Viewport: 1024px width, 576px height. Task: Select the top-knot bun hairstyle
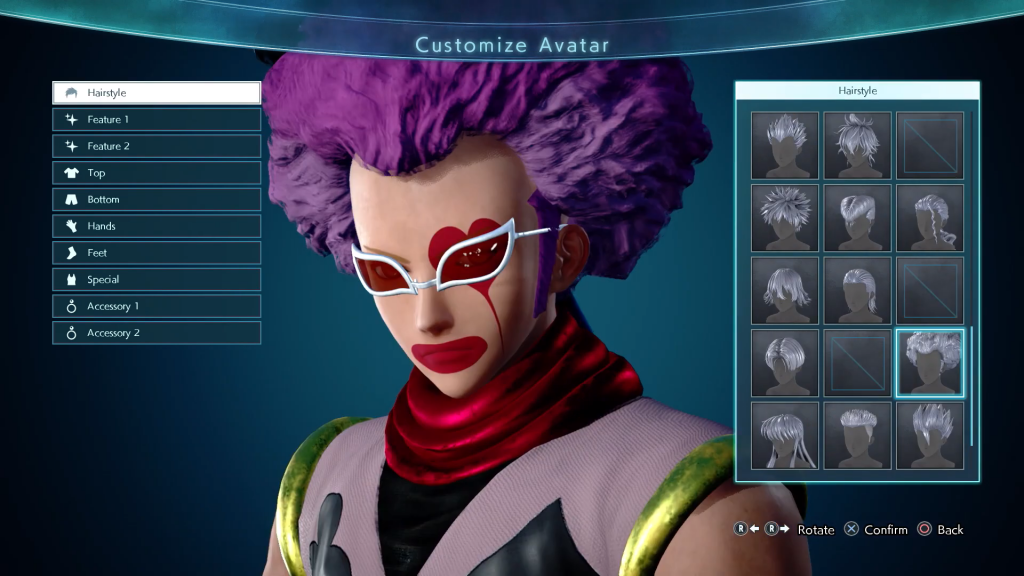(858, 146)
